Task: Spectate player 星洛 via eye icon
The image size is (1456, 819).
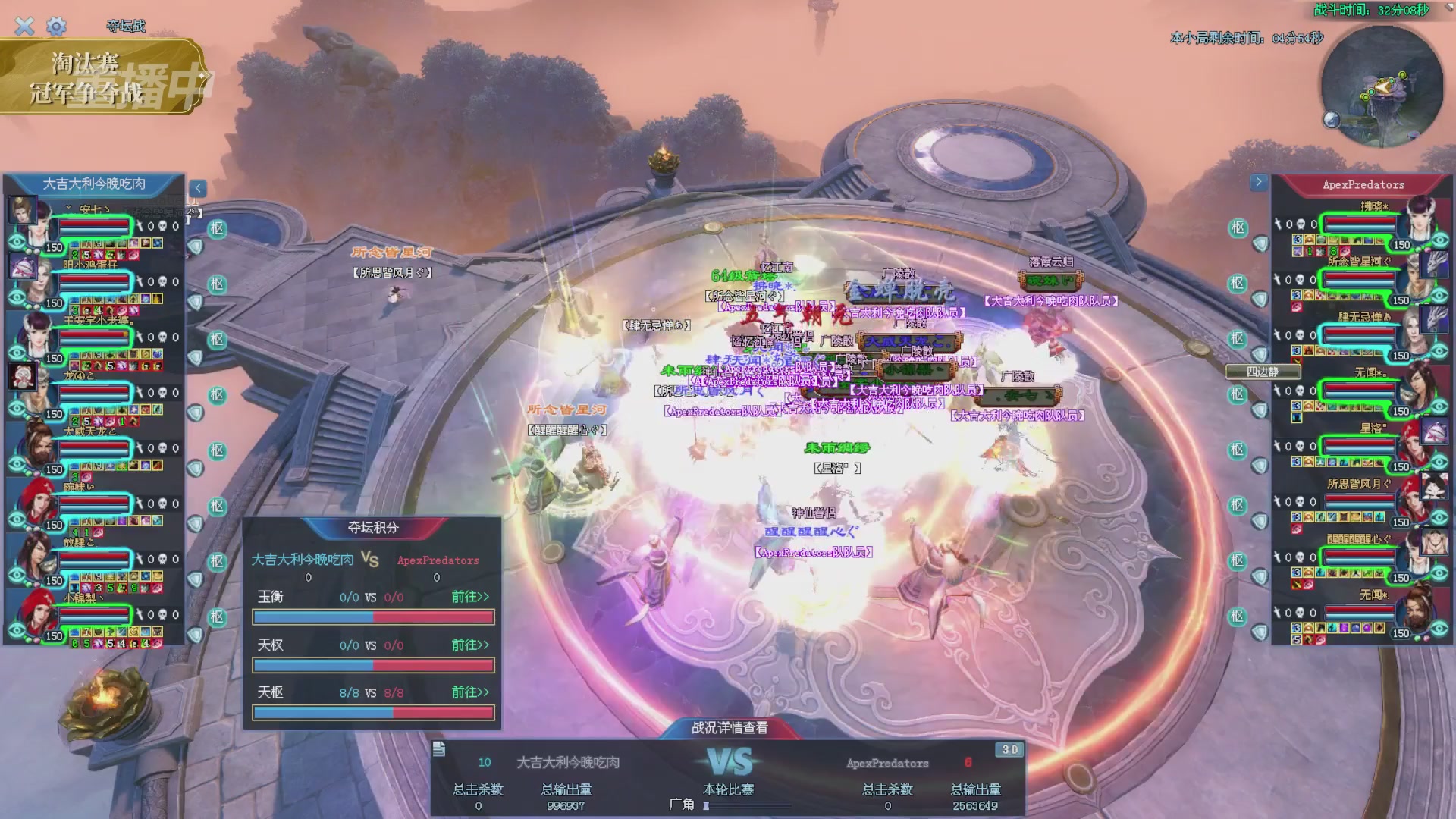Action: click(1439, 463)
